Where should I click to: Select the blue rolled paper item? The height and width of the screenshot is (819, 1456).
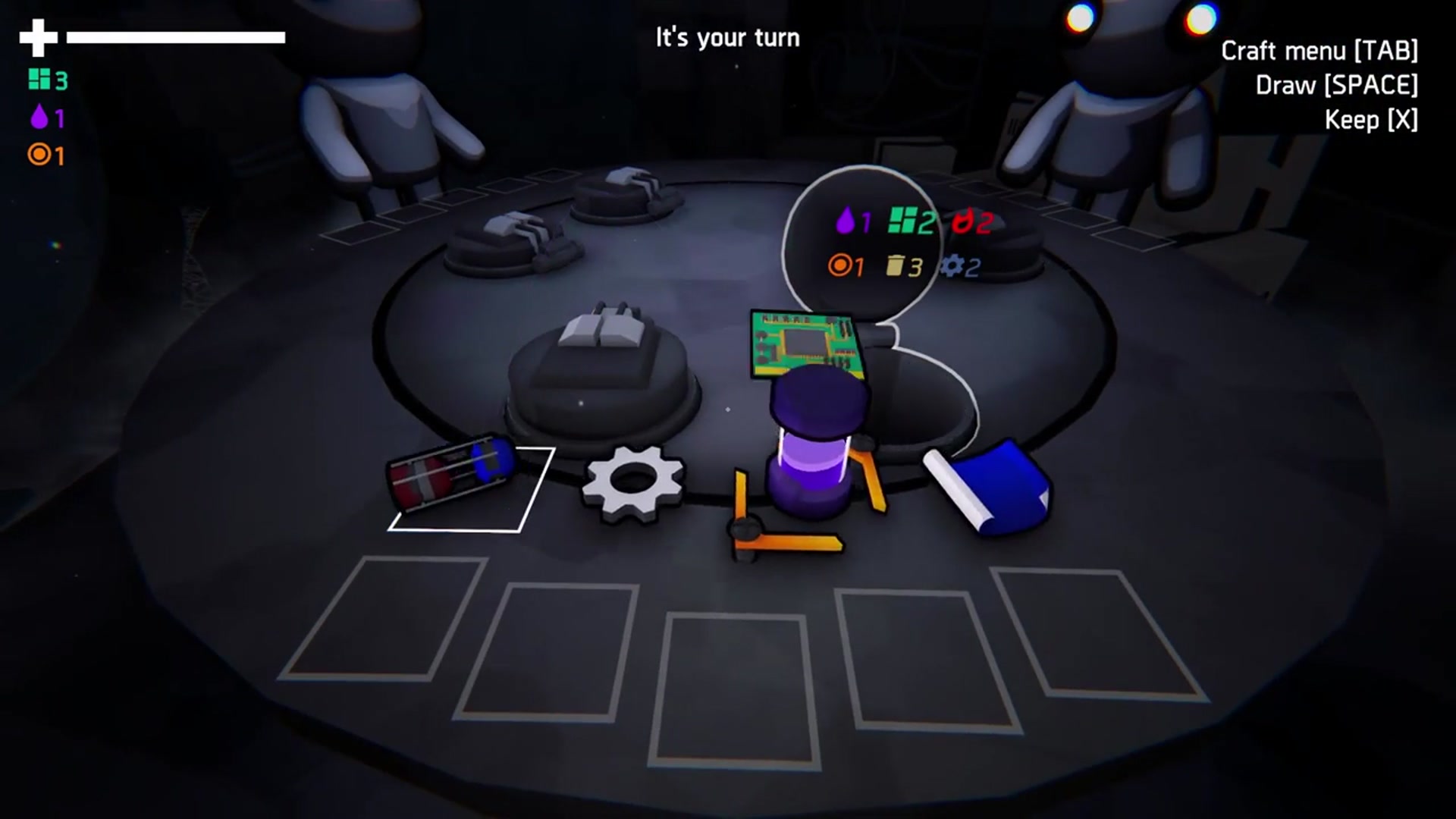point(990,487)
